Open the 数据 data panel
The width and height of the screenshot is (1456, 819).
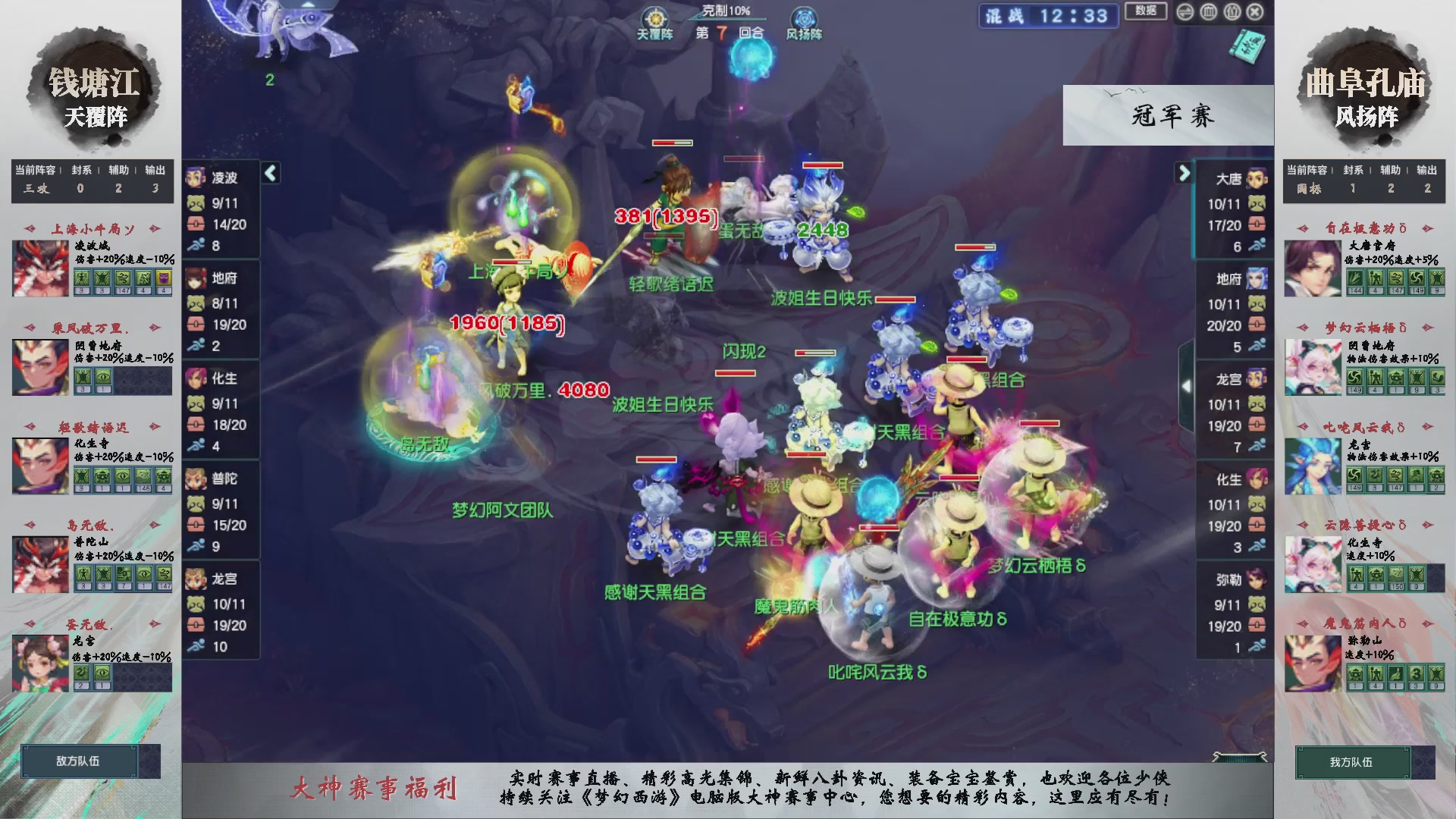tap(1145, 12)
